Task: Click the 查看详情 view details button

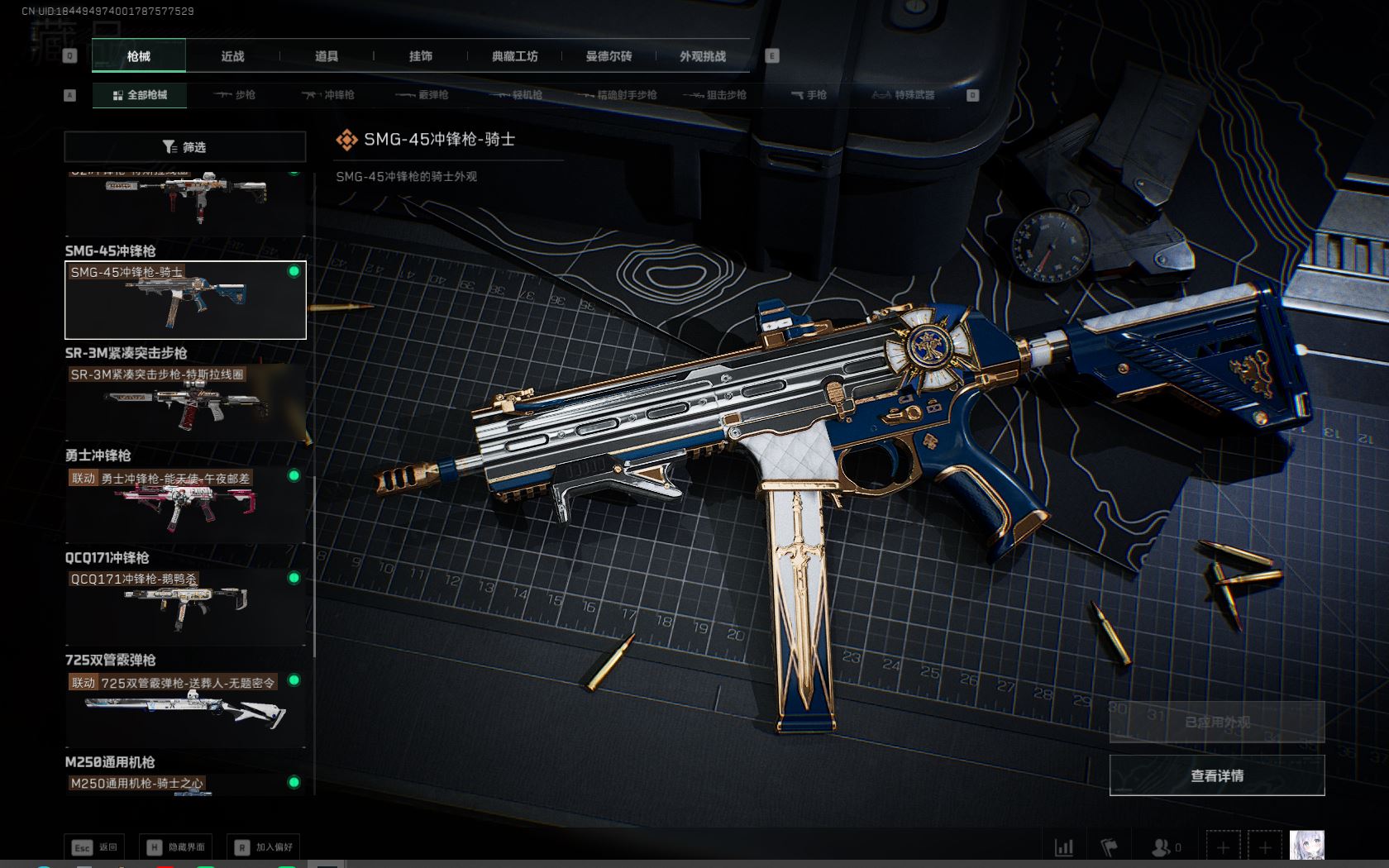Action: pos(1216,775)
